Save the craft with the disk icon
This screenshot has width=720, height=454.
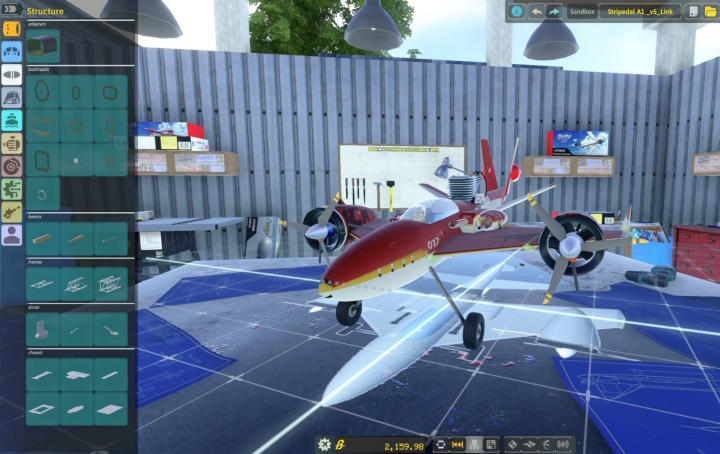pos(694,12)
